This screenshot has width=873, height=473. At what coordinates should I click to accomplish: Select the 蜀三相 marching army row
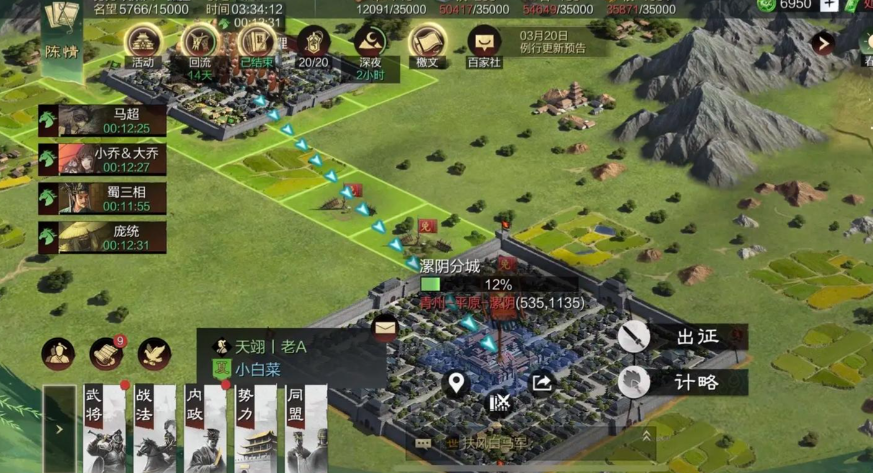103,198
